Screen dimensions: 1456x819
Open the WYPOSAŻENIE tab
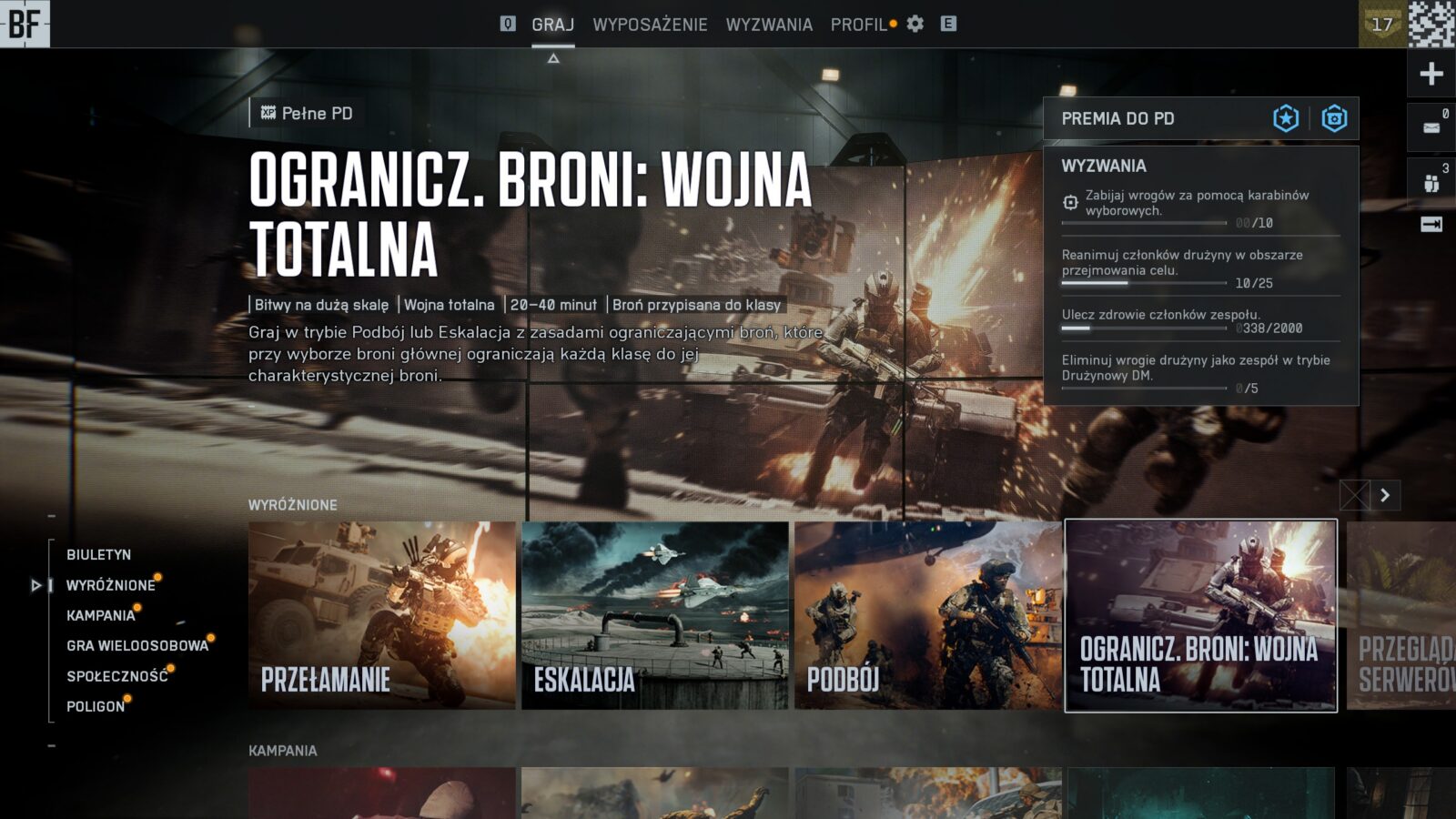click(x=650, y=25)
